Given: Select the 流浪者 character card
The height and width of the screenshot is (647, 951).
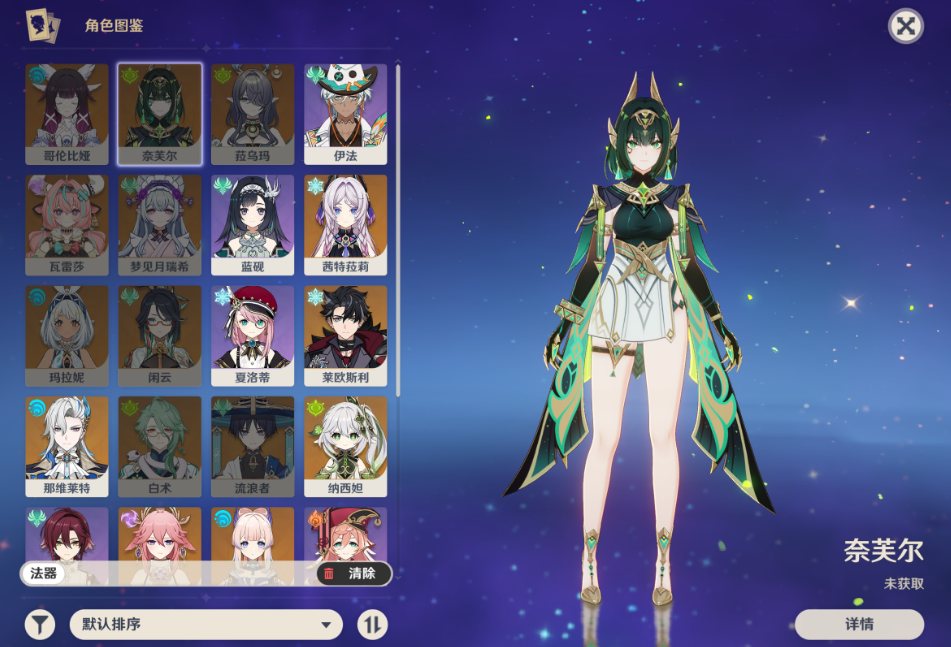Looking at the screenshot, I should 253,447.
